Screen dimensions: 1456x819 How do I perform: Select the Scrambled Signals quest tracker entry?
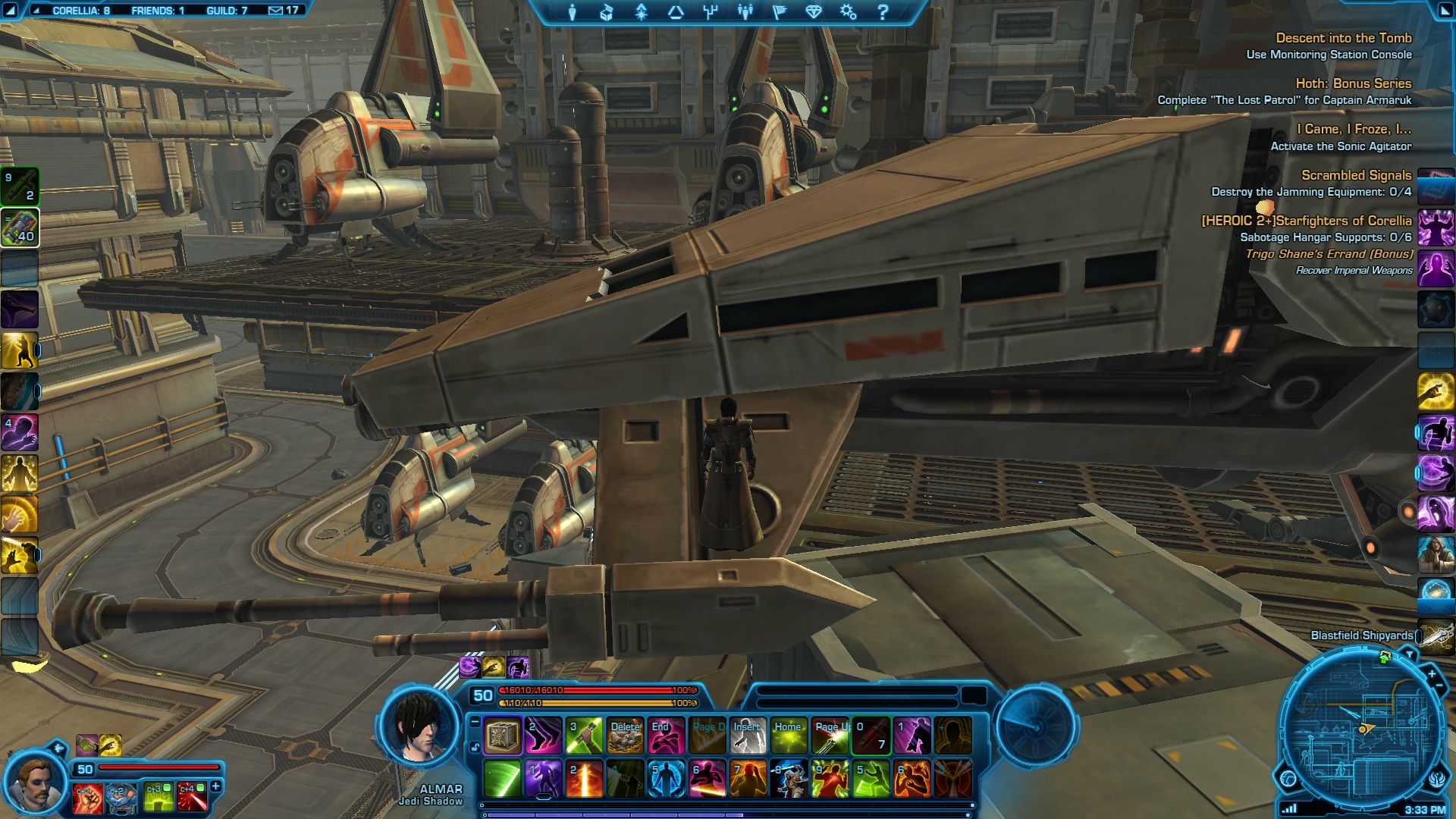pyautogui.click(x=1356, y=175)
